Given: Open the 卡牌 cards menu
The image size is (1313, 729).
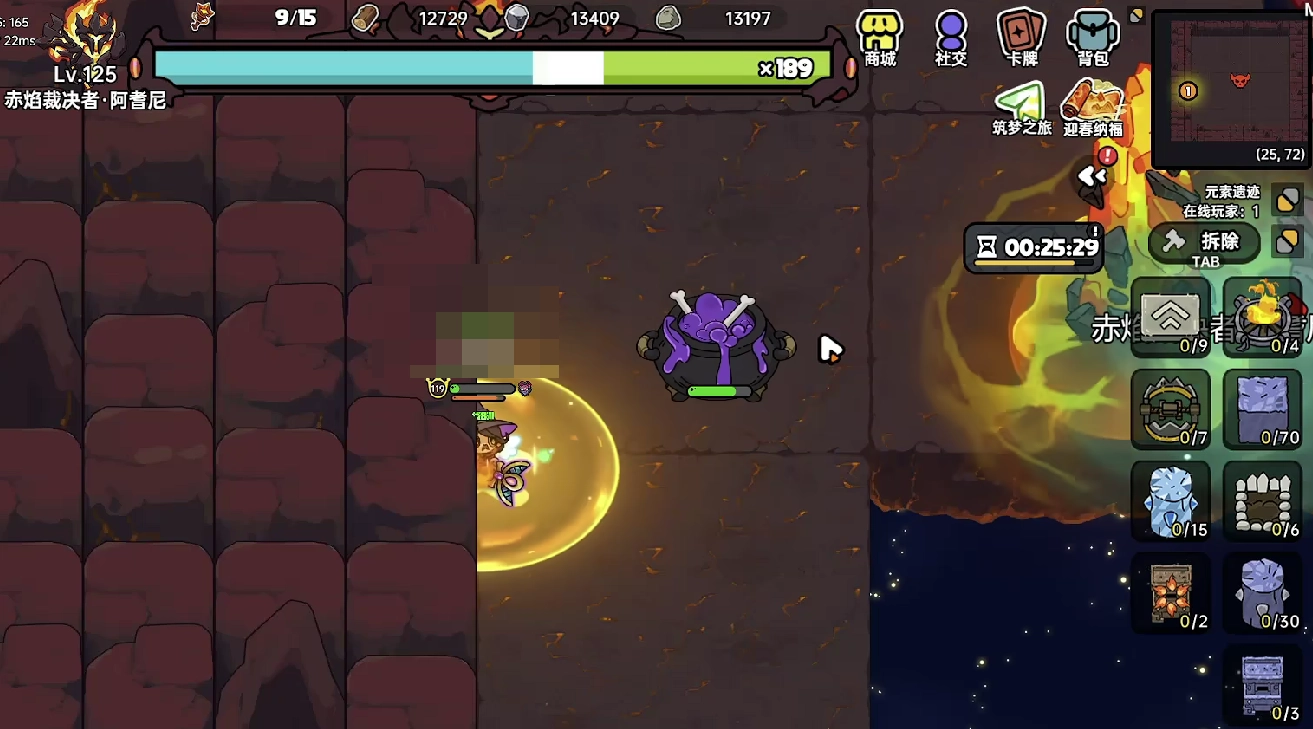Looking at the screenshot, I should 1021,38.
